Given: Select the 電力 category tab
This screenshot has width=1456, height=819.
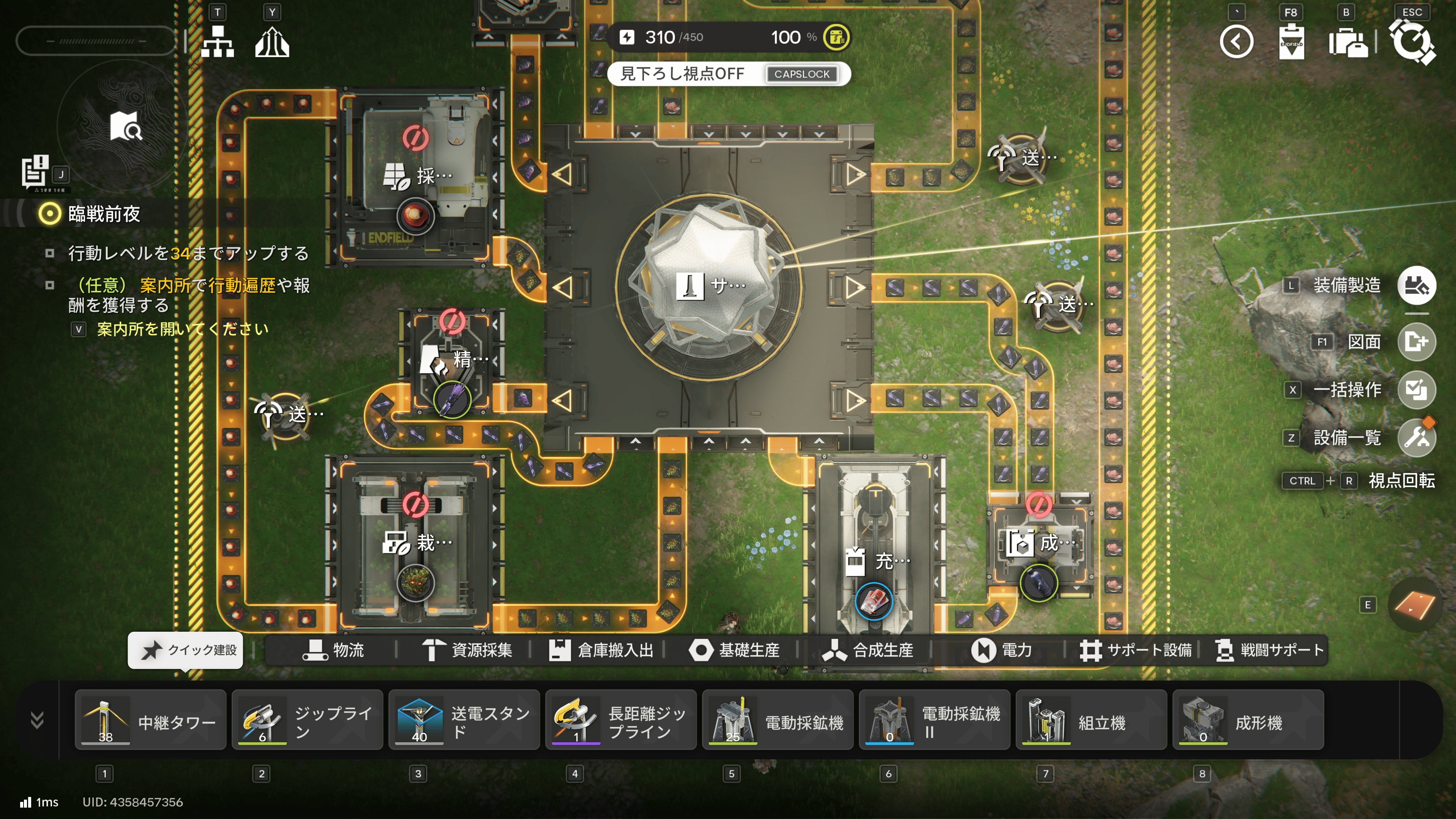Looking at the screenshot, I should pyautogui.click(x=1002, y=650).
